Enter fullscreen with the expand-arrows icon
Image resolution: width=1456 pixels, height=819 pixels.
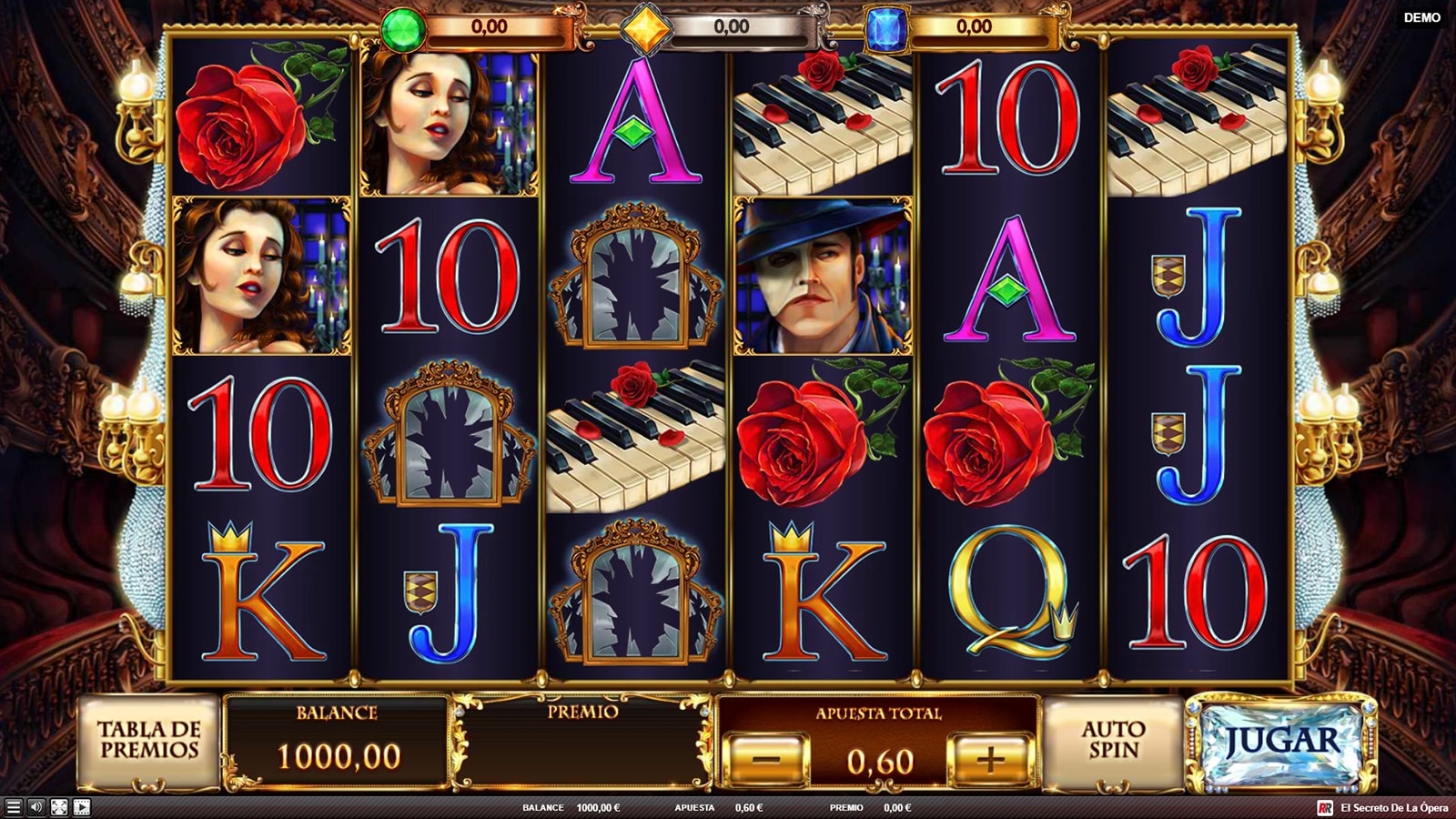pyautogui.click(x=59, y=807)
